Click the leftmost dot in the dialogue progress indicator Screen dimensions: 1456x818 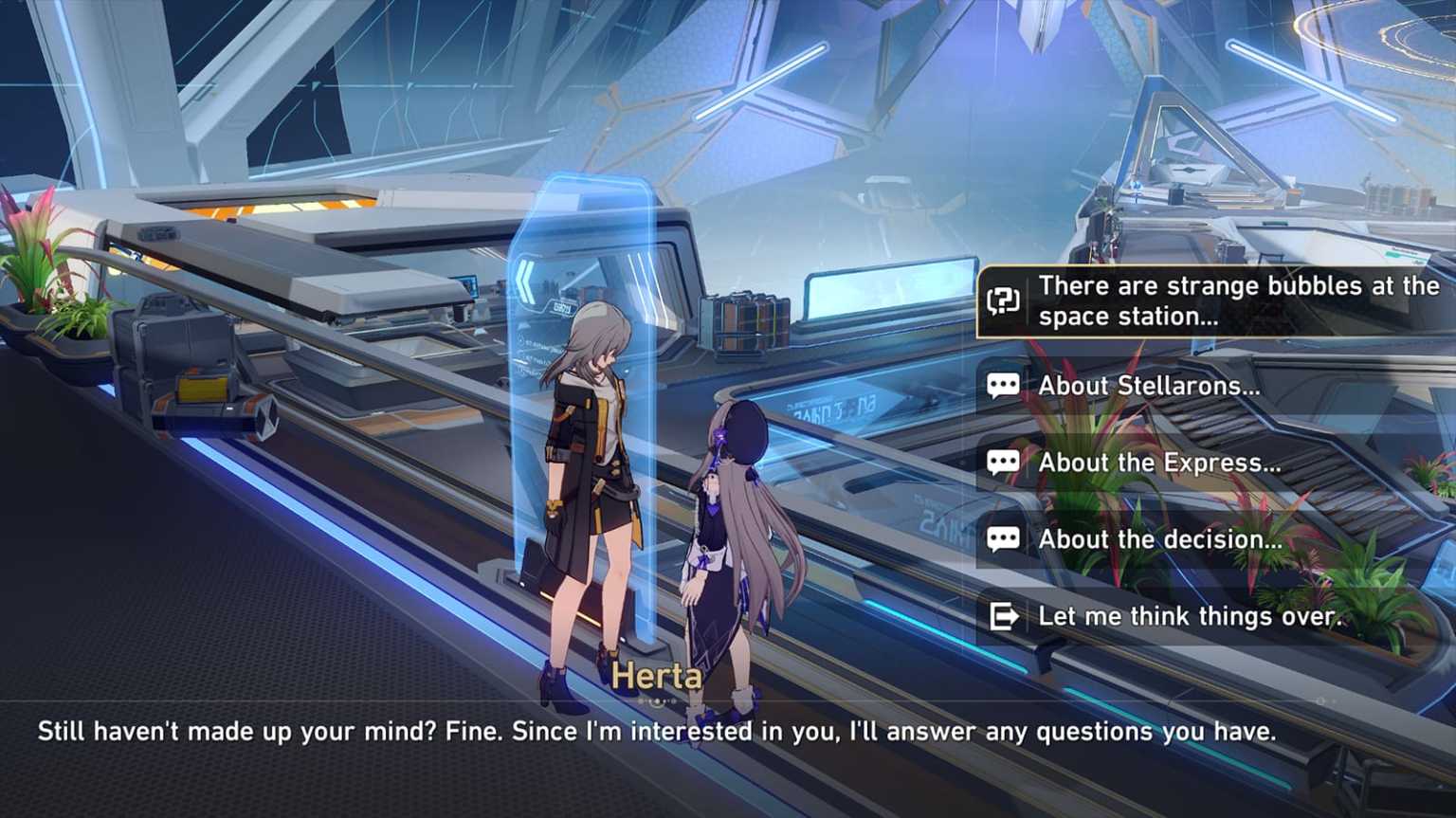(x=641, y=700)
